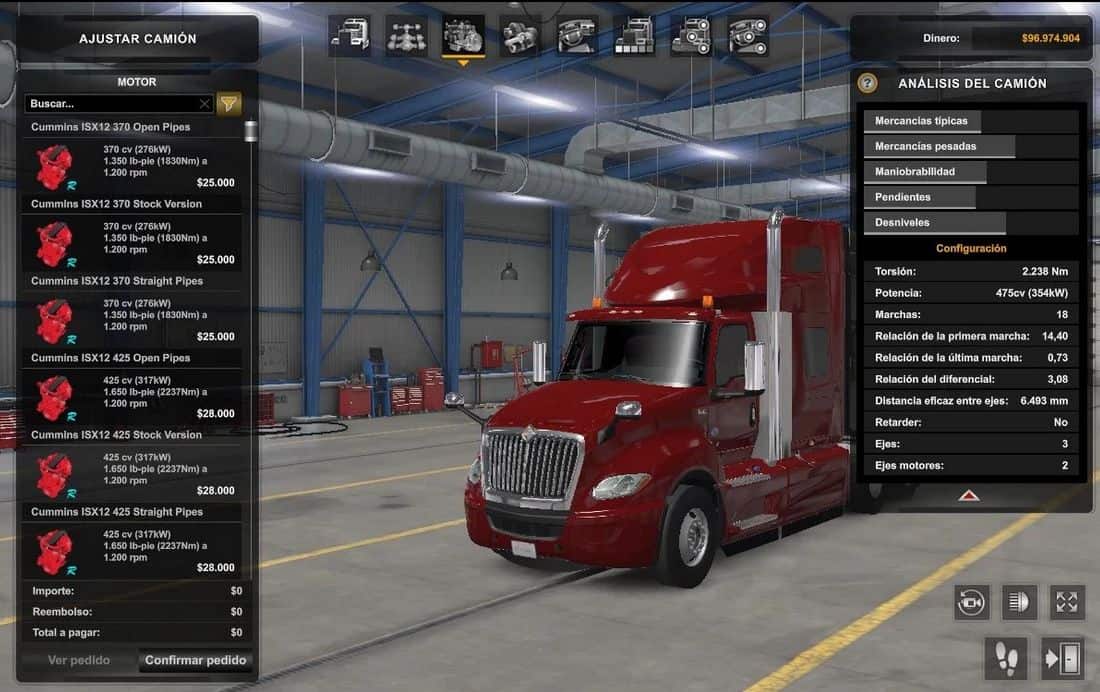The image size is (1100, 692).
Task: Switch to the truck cab category tab
Action: pos(350,37)
